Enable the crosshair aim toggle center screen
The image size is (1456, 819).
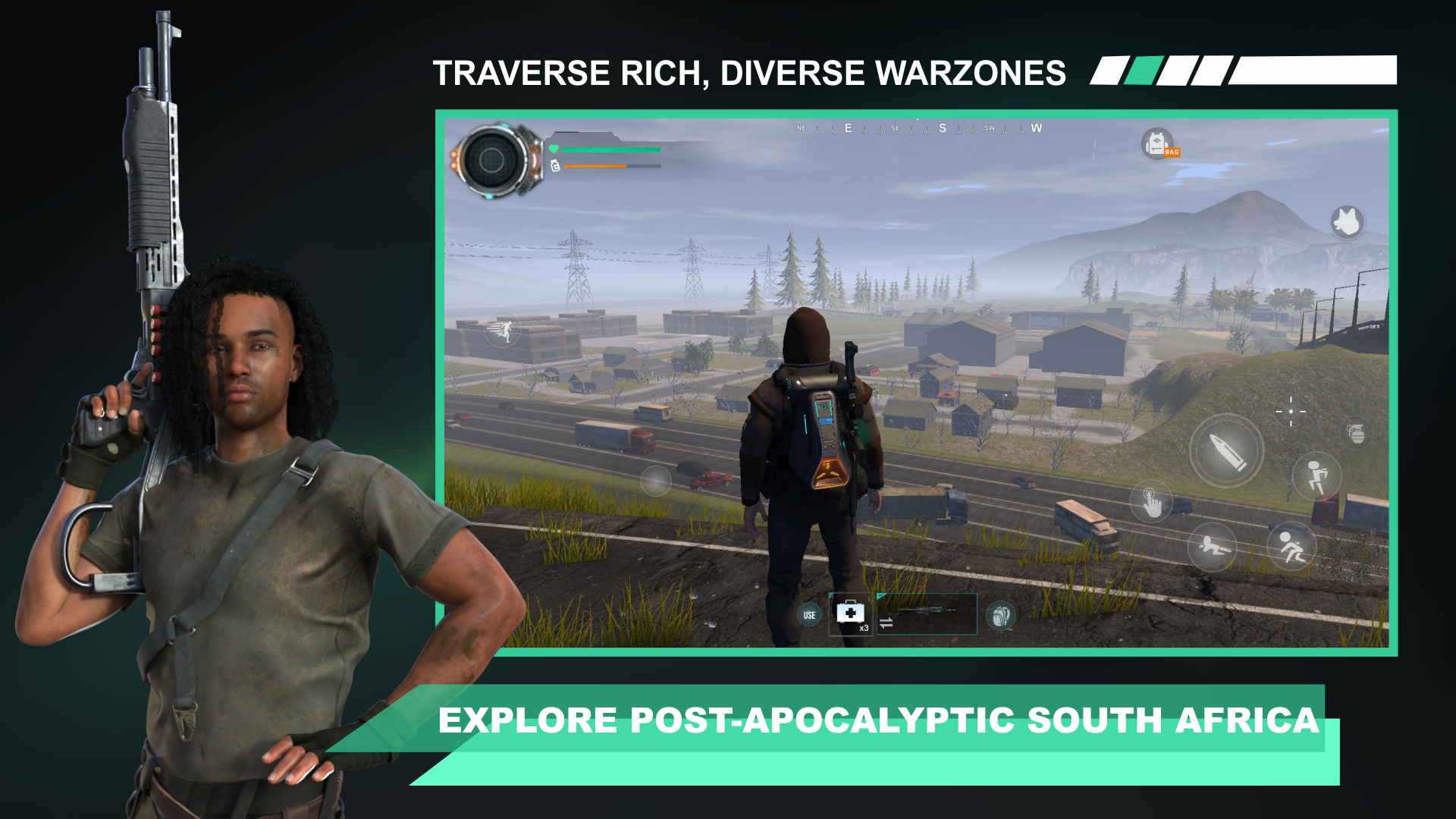coord(1291,412)
